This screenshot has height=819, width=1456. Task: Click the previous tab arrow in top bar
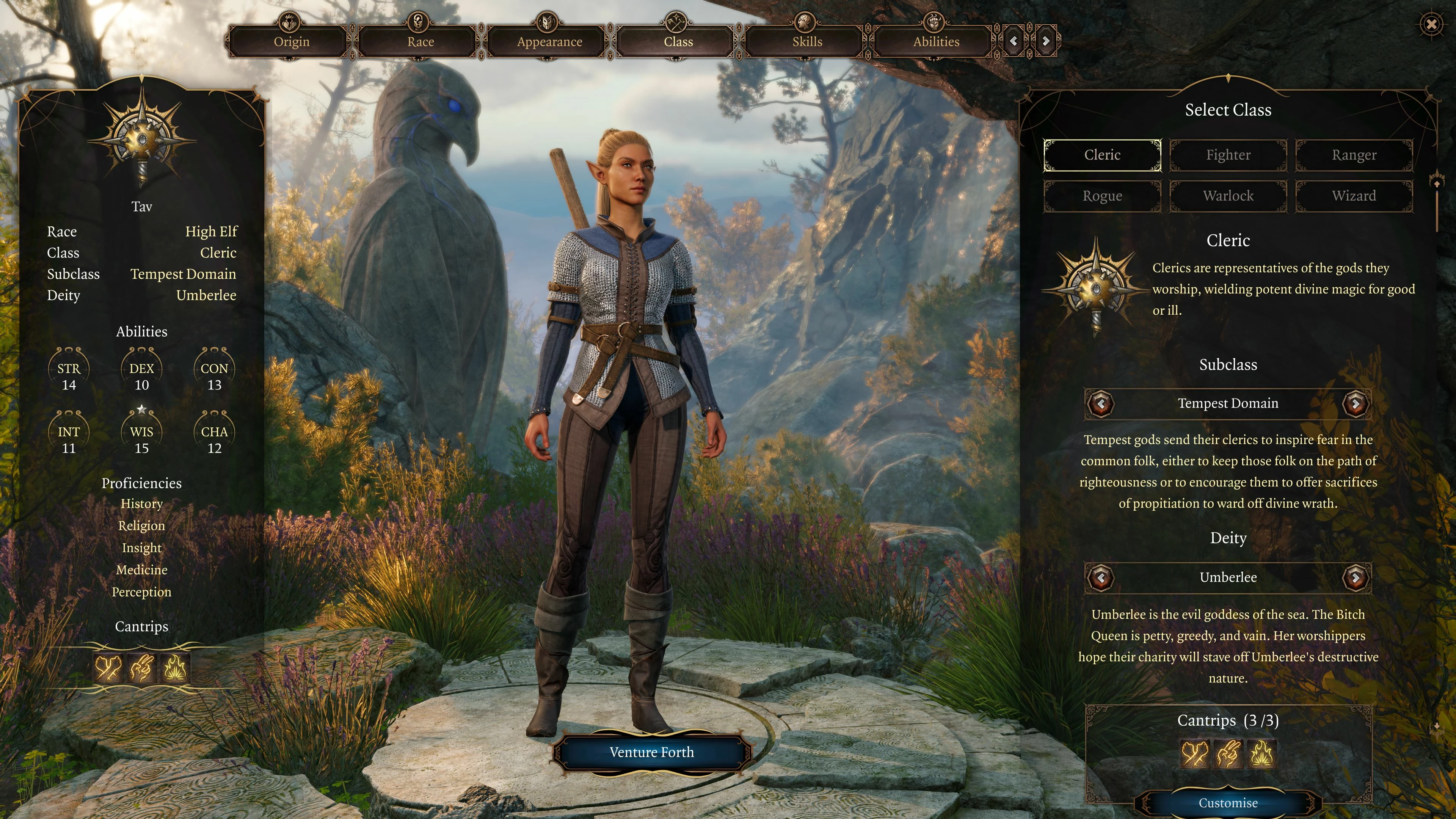click(1014, 41)
